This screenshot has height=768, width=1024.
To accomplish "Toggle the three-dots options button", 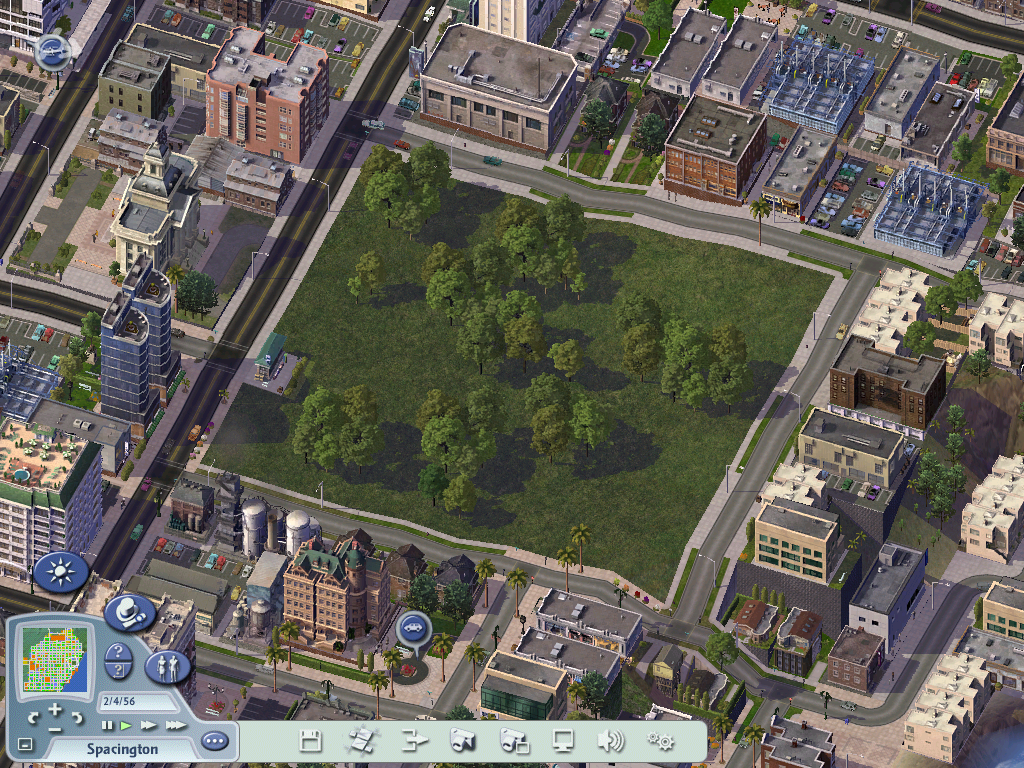I will coord(214,742).
